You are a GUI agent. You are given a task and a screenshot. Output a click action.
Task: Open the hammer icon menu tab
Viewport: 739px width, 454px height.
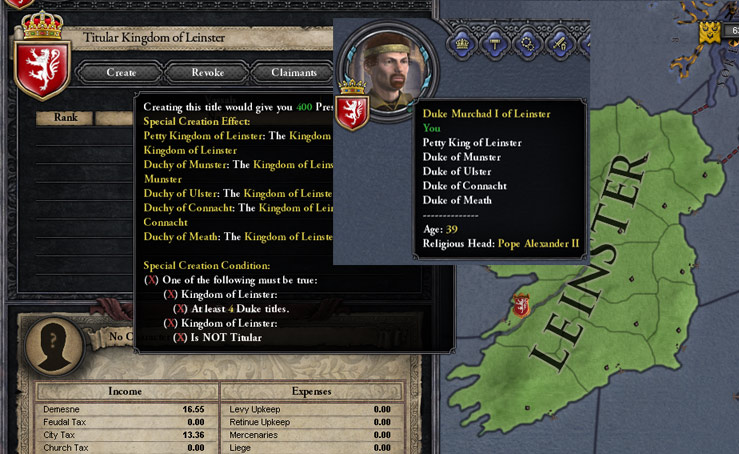click(x=495, y=43)
